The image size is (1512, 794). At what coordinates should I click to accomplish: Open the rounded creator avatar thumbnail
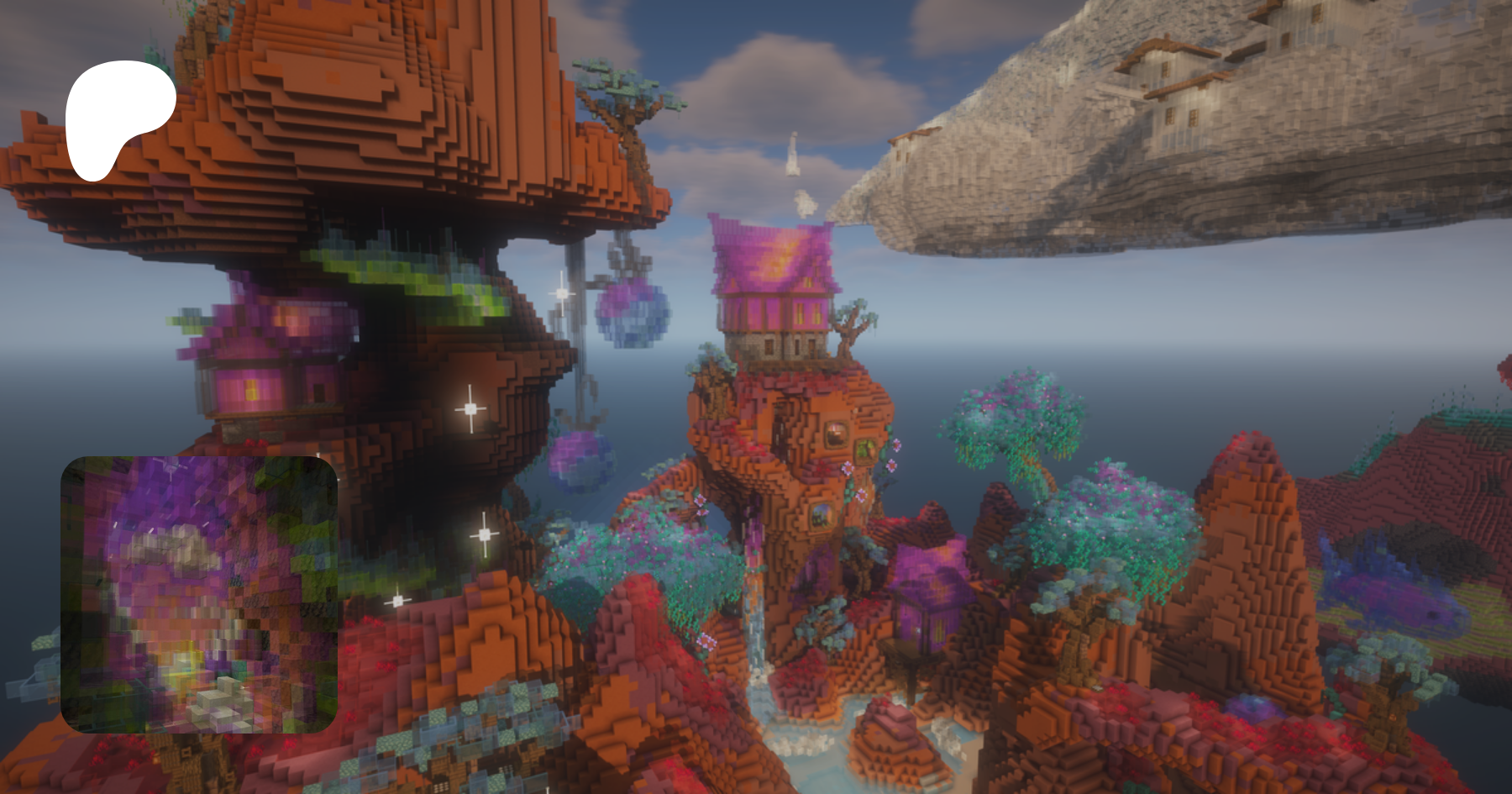[199, 594]
